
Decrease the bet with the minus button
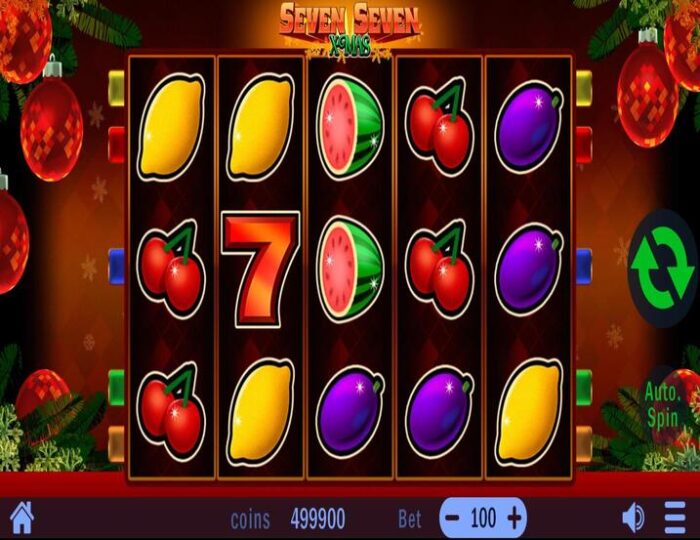454,517
